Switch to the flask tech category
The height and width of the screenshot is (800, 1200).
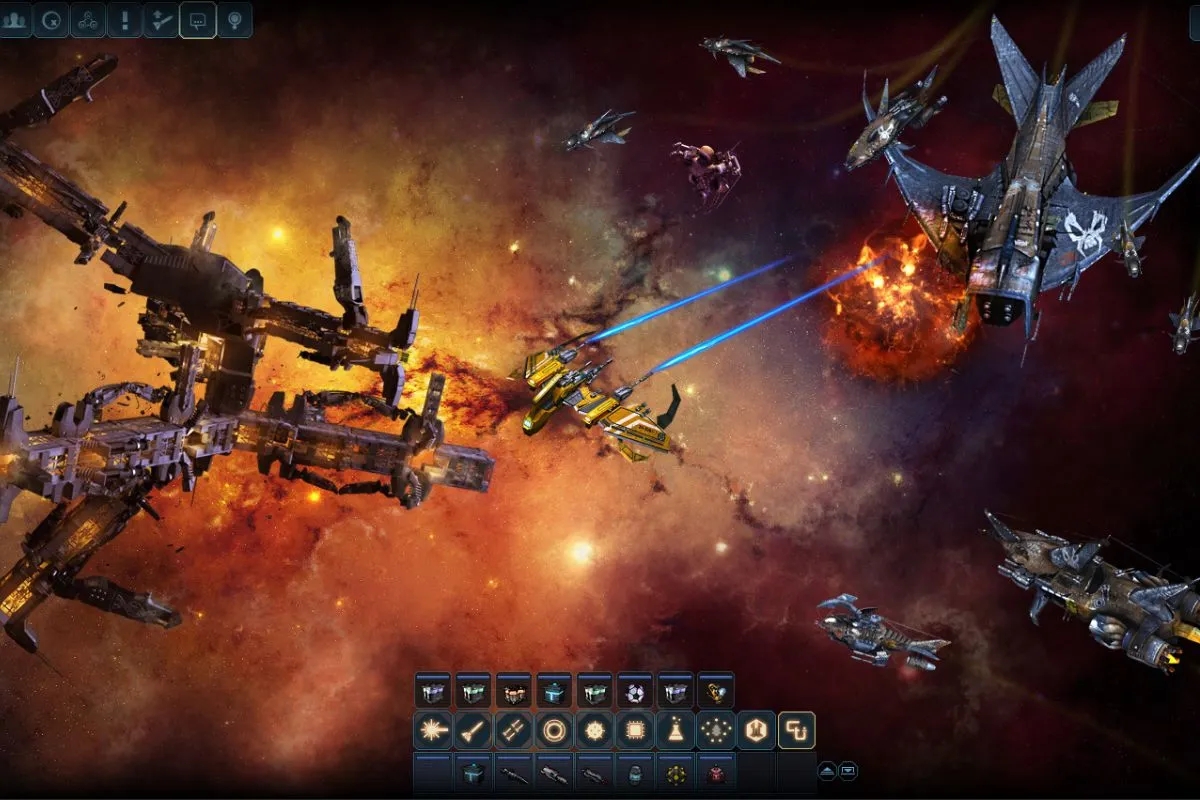click(x=675, y=730)
